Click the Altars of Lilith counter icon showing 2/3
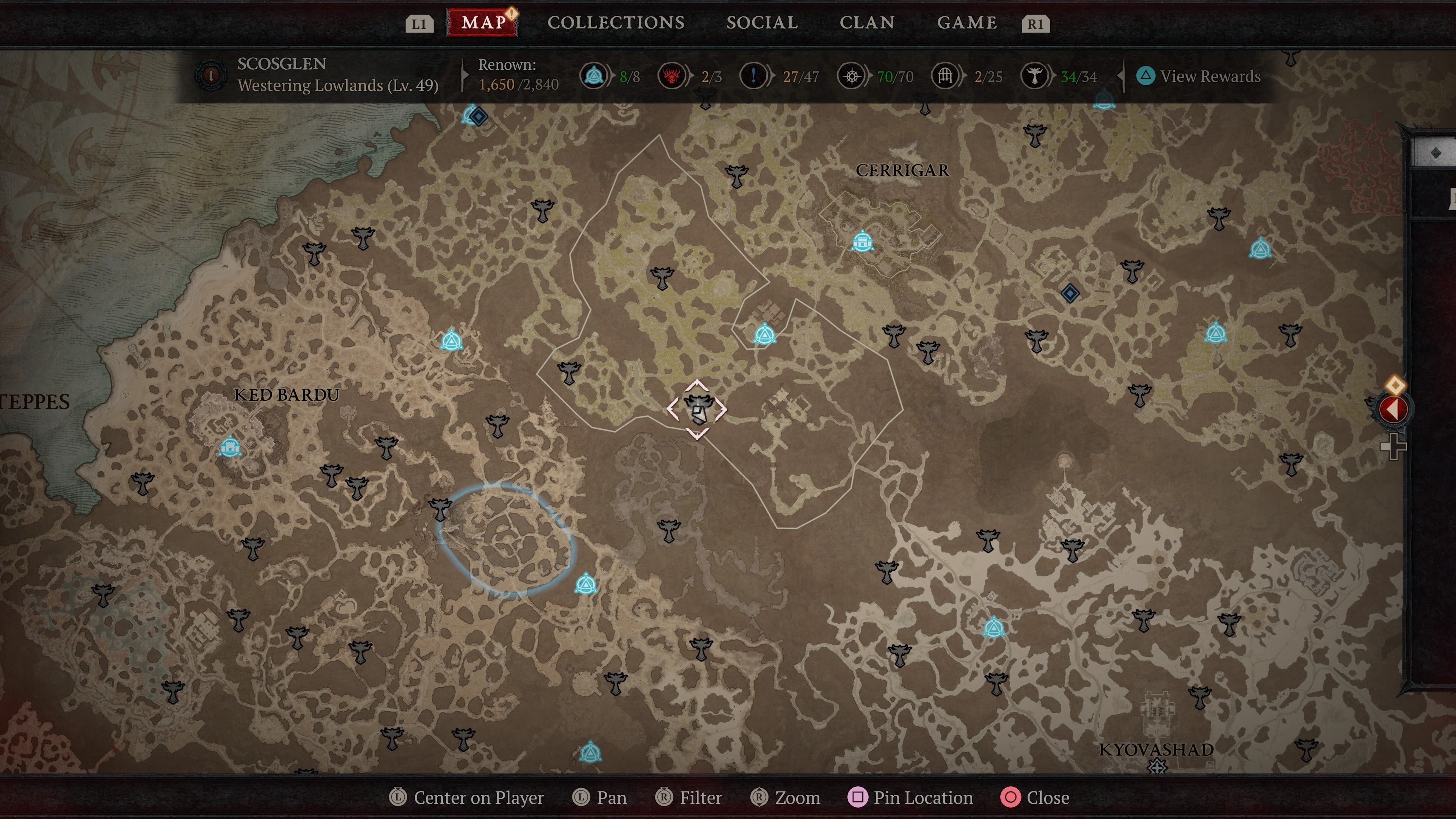Image resolution: width=1456 pixels, height=819 pixels. pos(672,76)
